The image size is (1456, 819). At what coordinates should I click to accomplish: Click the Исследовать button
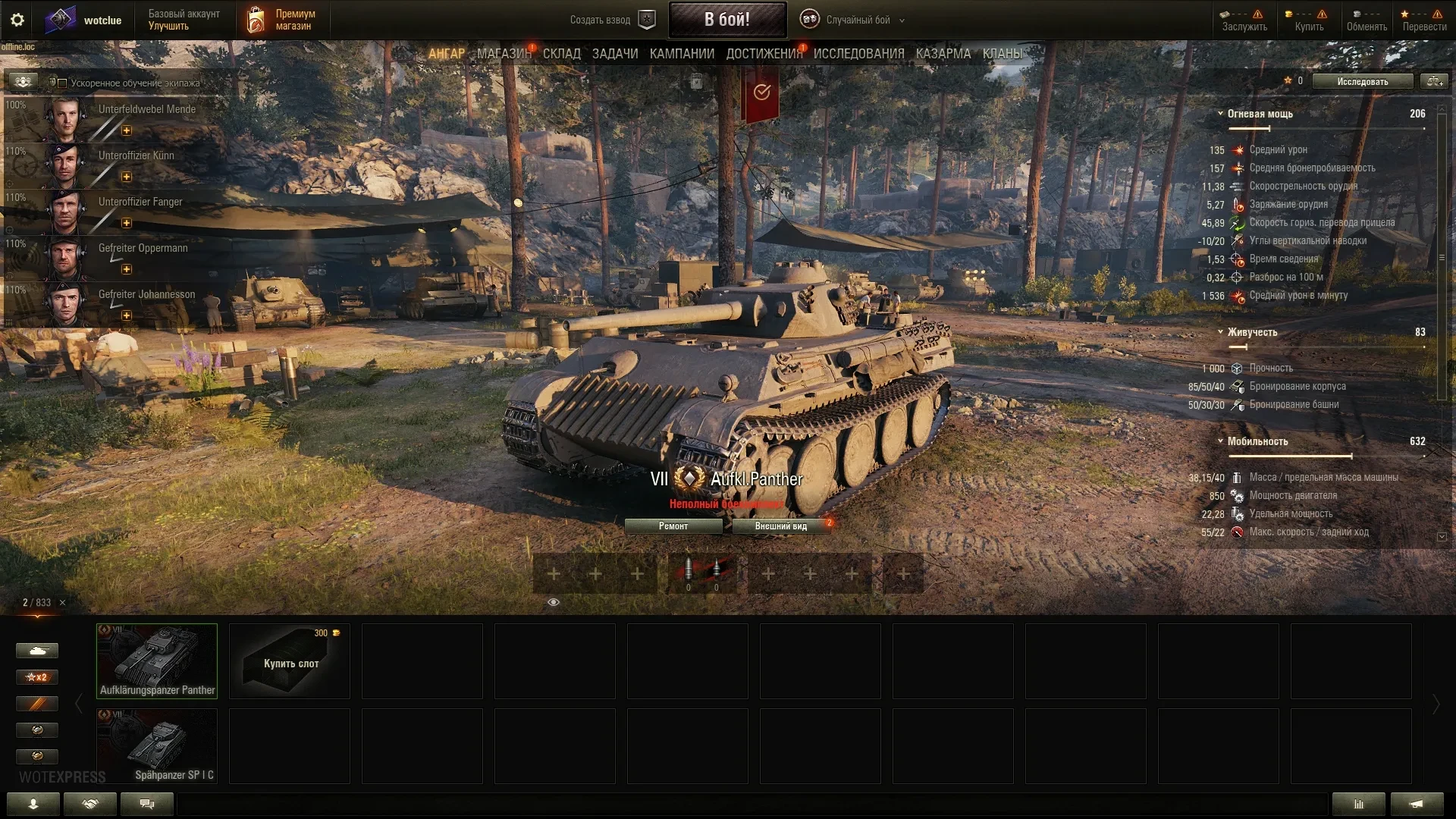1362,82
